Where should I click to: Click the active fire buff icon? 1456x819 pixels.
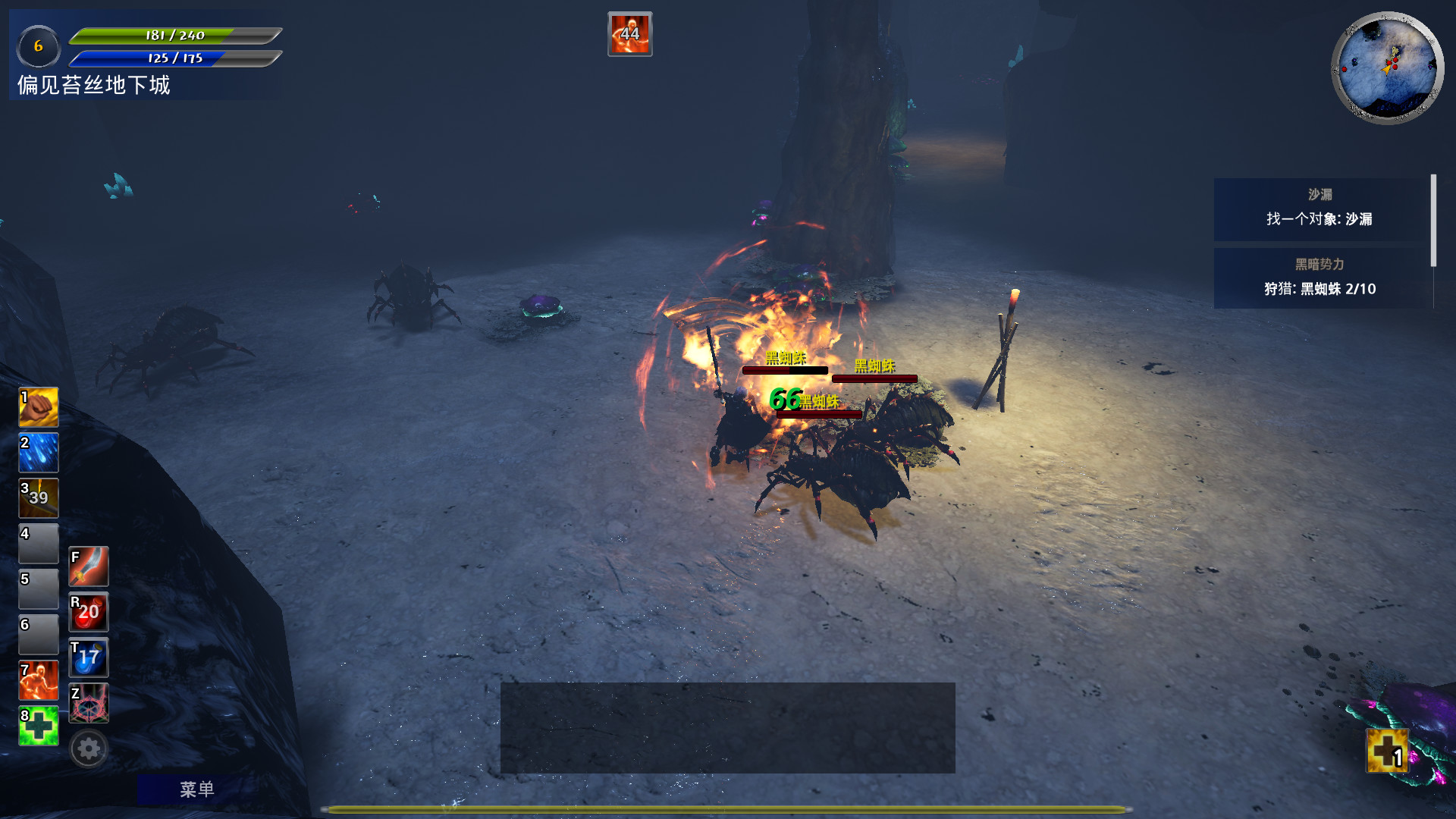pyautogui.click(x=629, y=34)
